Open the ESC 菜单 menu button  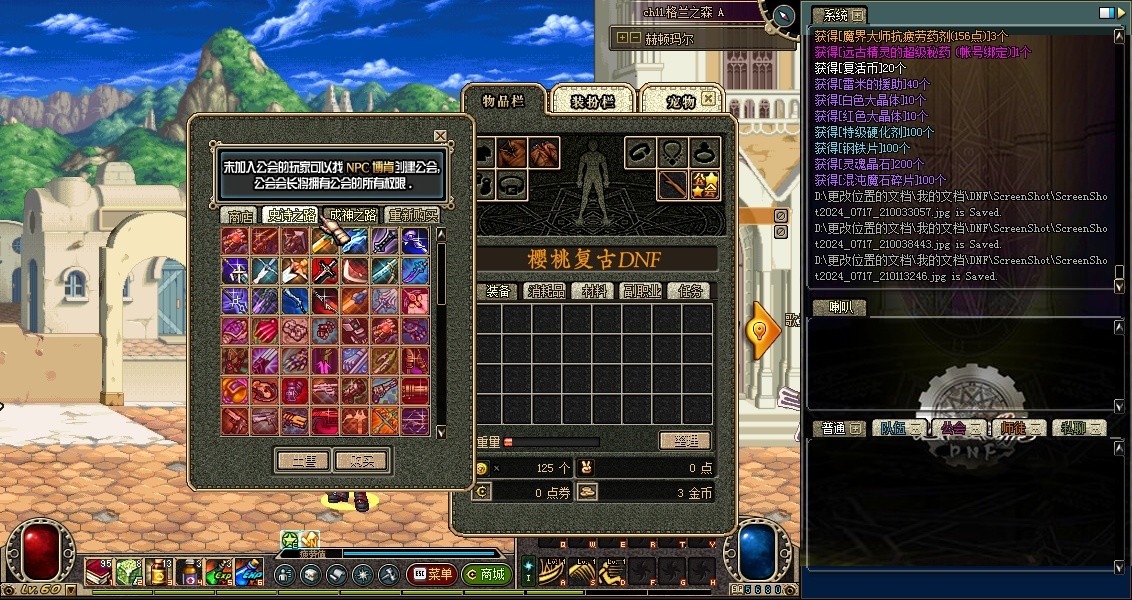point(432,575)
